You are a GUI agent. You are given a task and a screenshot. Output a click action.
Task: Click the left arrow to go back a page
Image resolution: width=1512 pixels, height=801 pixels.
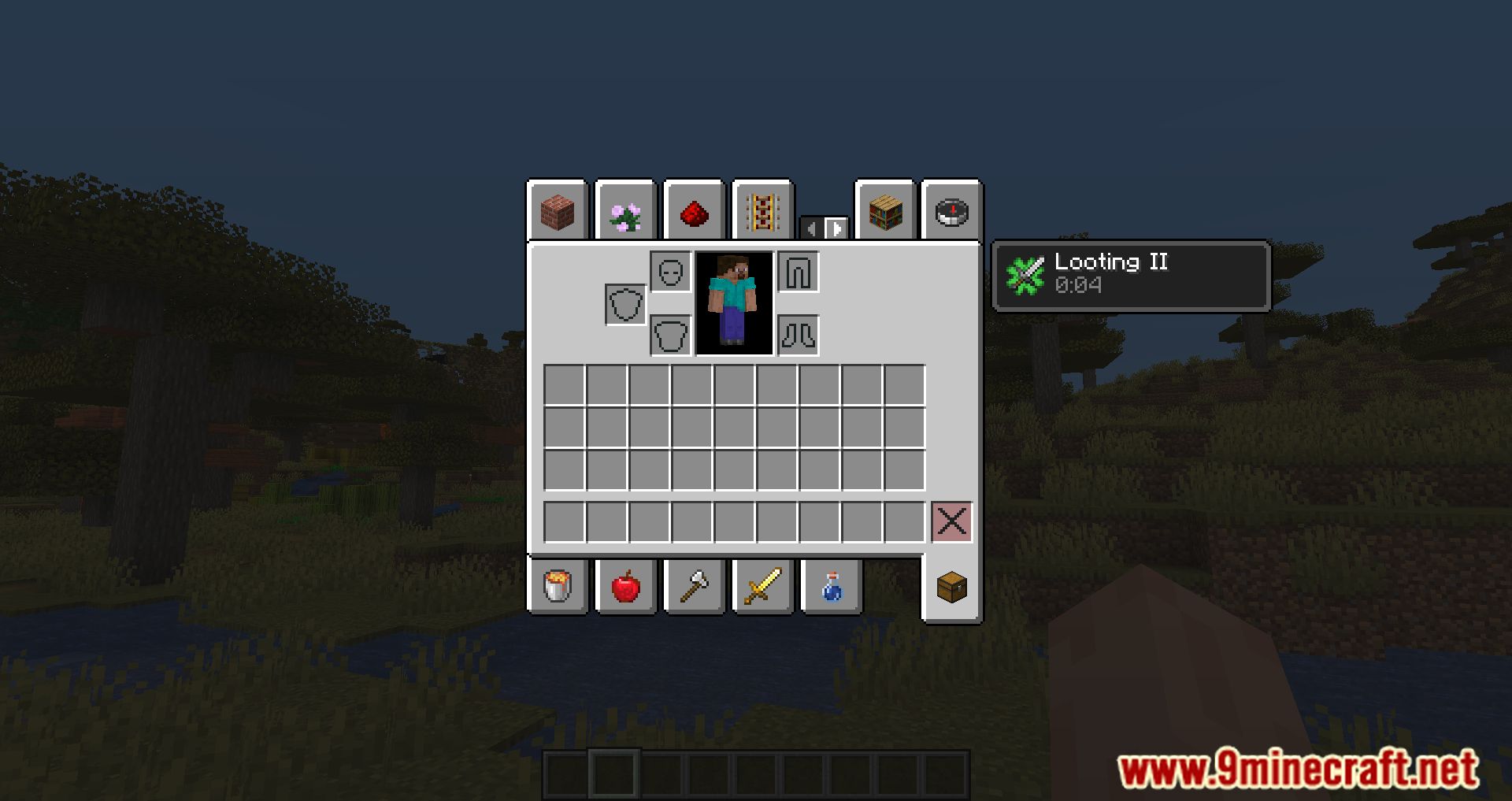(x=813, y=228)
